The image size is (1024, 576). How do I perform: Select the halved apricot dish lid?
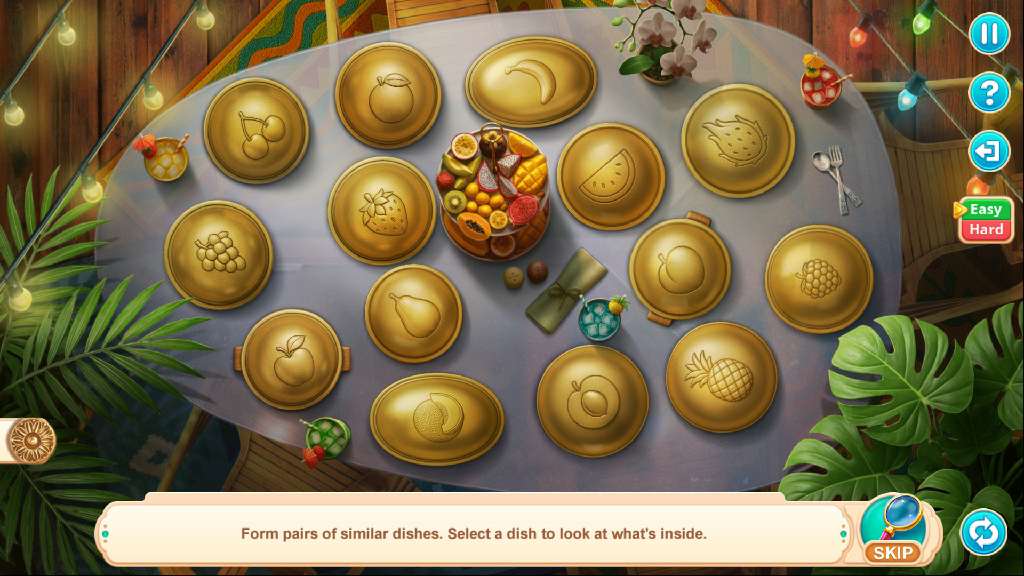[592, 400]
